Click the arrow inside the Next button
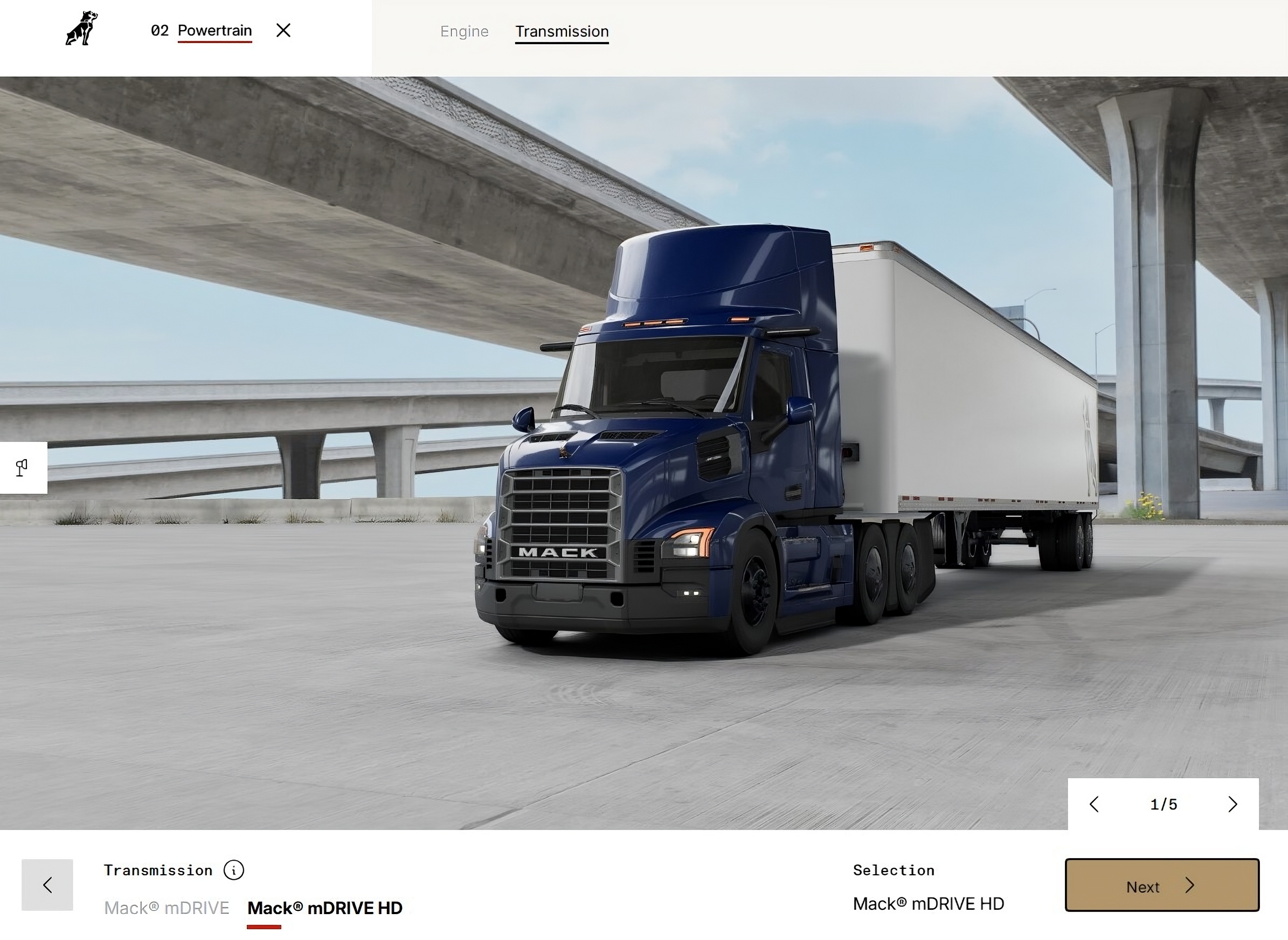The image size is (1288, 940). pos(1190,886)
